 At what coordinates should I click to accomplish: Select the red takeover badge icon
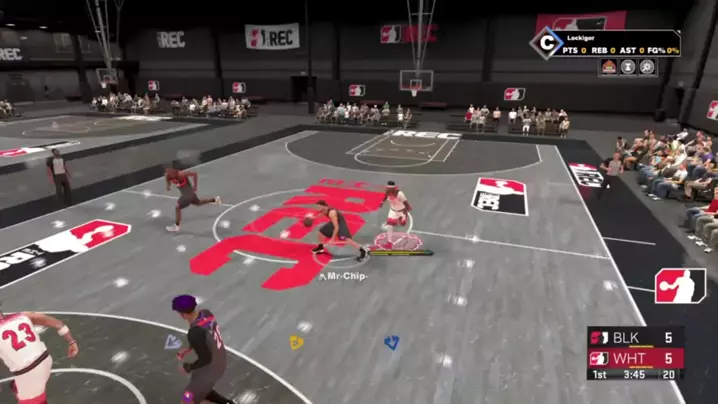tap(608, 67)
